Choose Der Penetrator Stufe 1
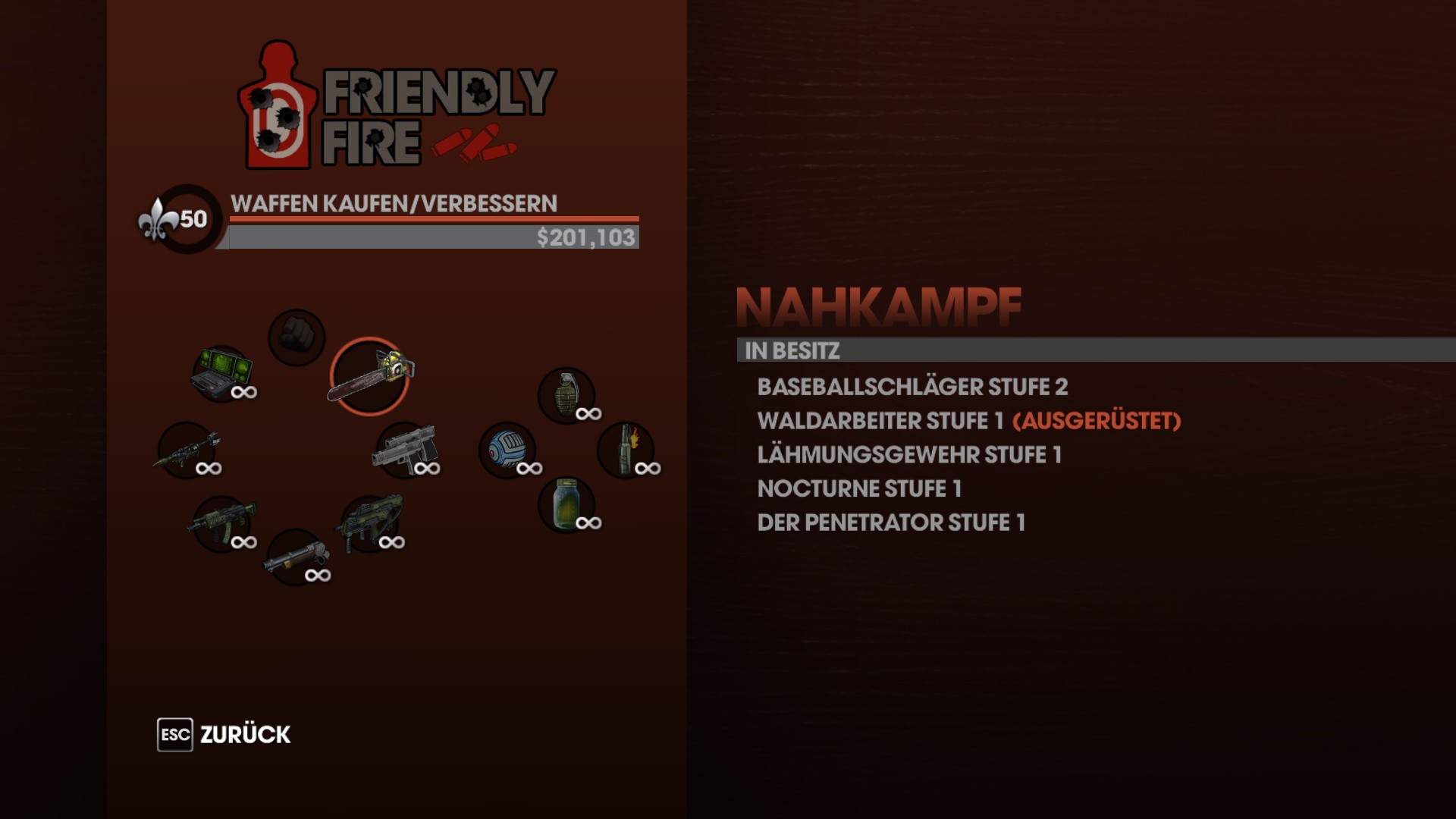Image resolution: width=1456 pixels, height=819 pixels. [x=890, y=523]
